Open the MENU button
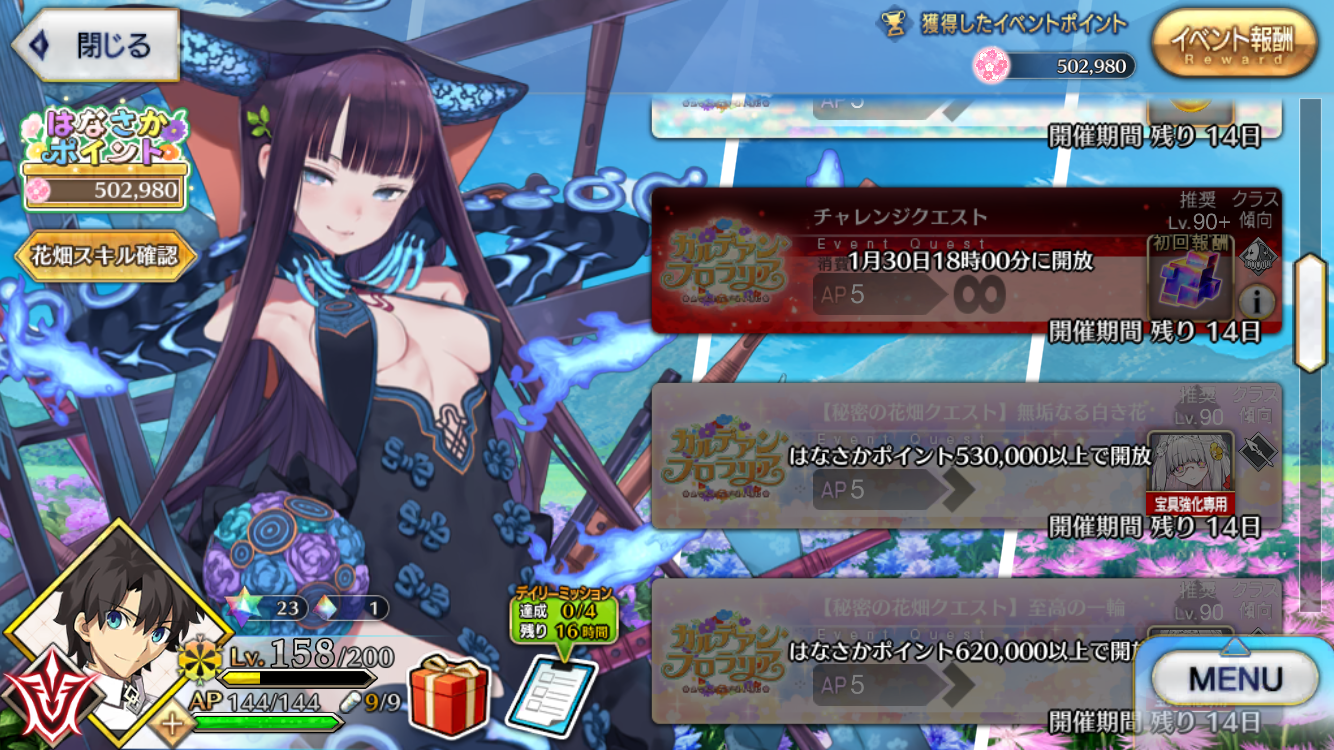This screenshot has height=750, width=1334. pyautogui.click(x=1234, y=679)
